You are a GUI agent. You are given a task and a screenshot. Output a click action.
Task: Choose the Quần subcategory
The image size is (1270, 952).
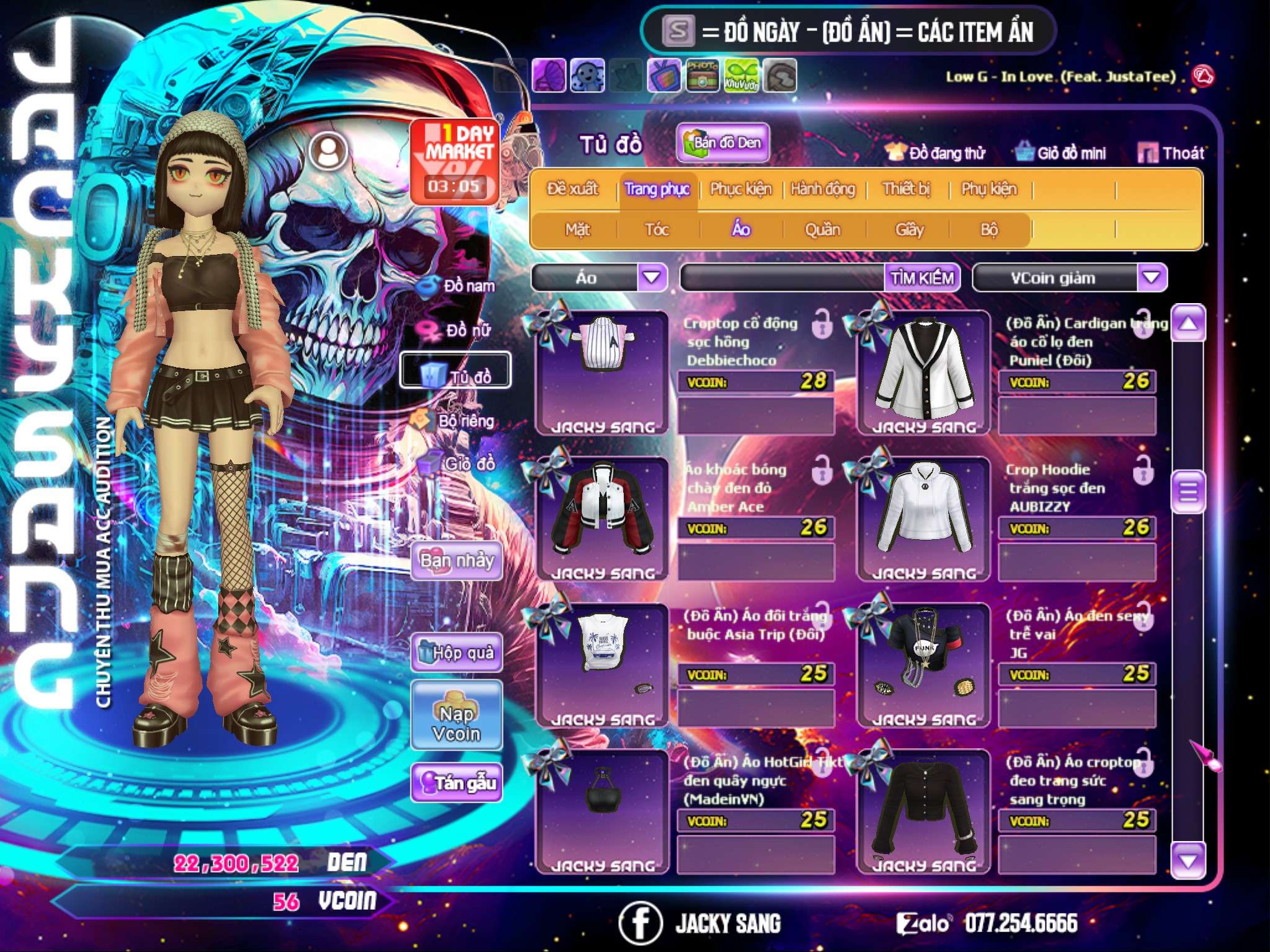[x=822, y=230]
